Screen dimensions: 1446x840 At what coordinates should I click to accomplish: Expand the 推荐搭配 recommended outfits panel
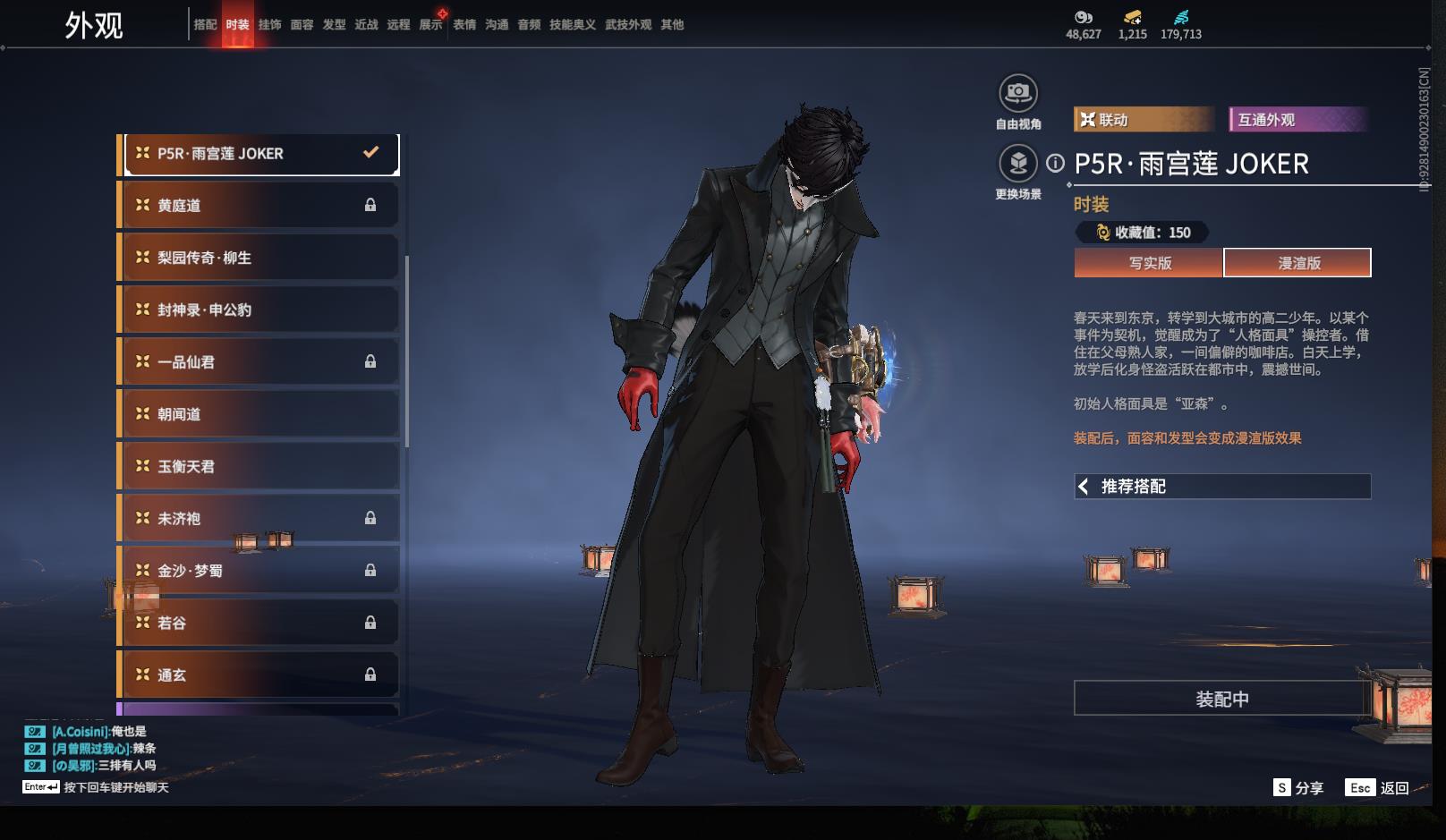pos(1221,487)
